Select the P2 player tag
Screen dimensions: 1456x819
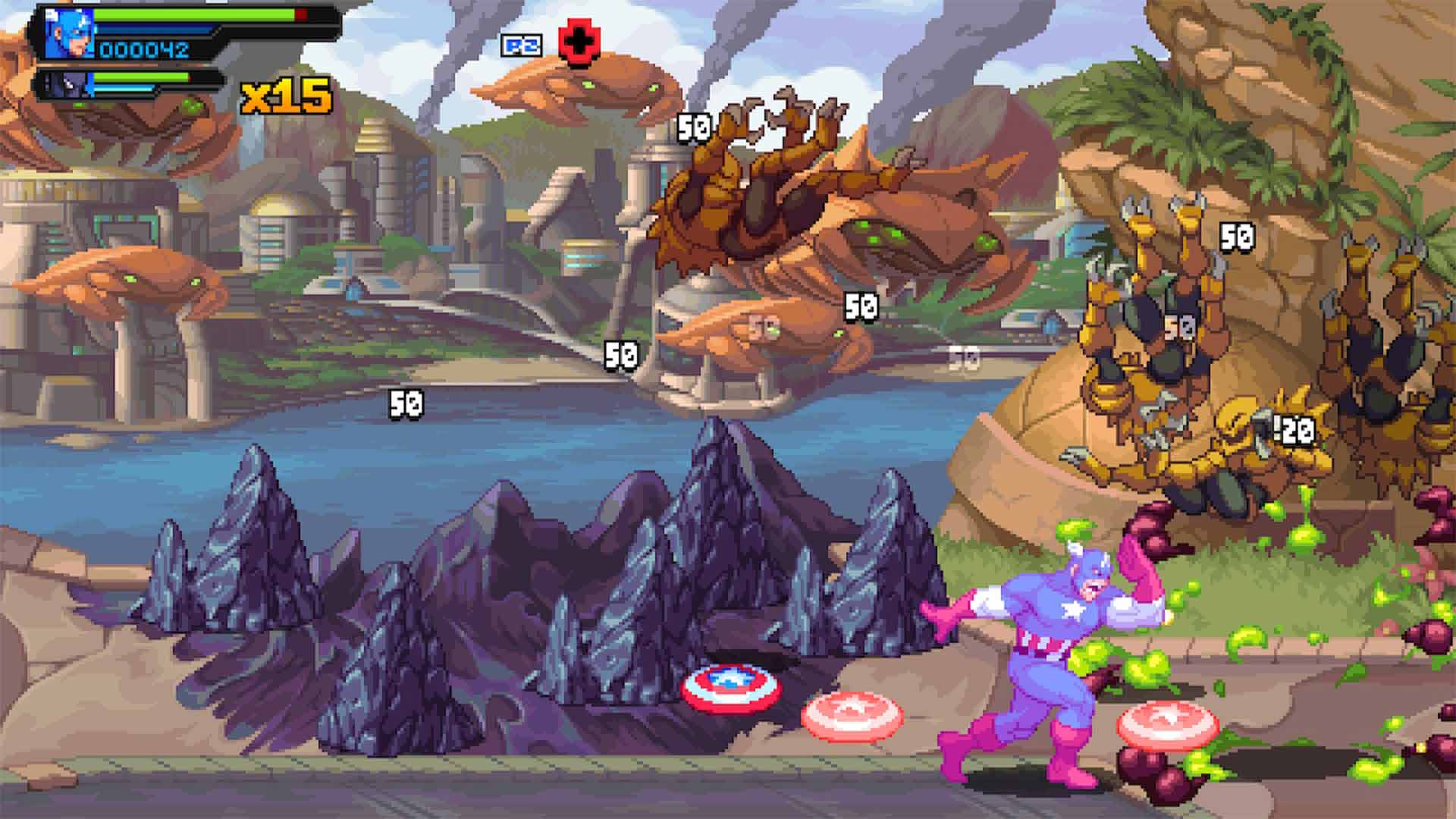click(x=522, y=45)
